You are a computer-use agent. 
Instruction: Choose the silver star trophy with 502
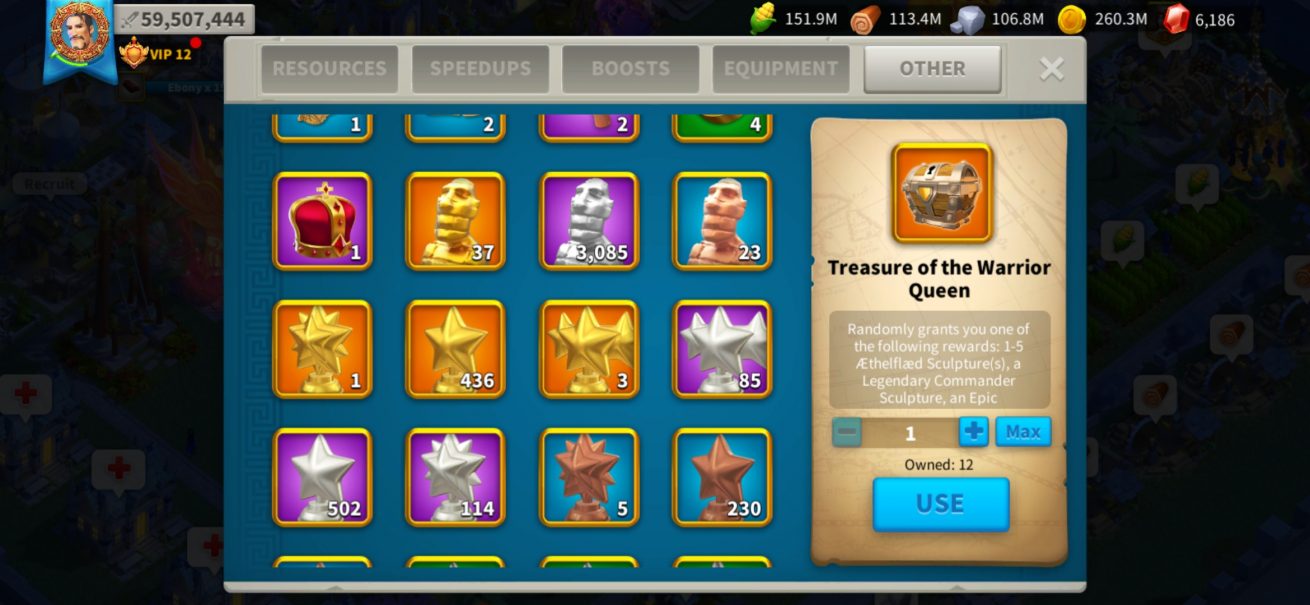click(x=322, y=477)
